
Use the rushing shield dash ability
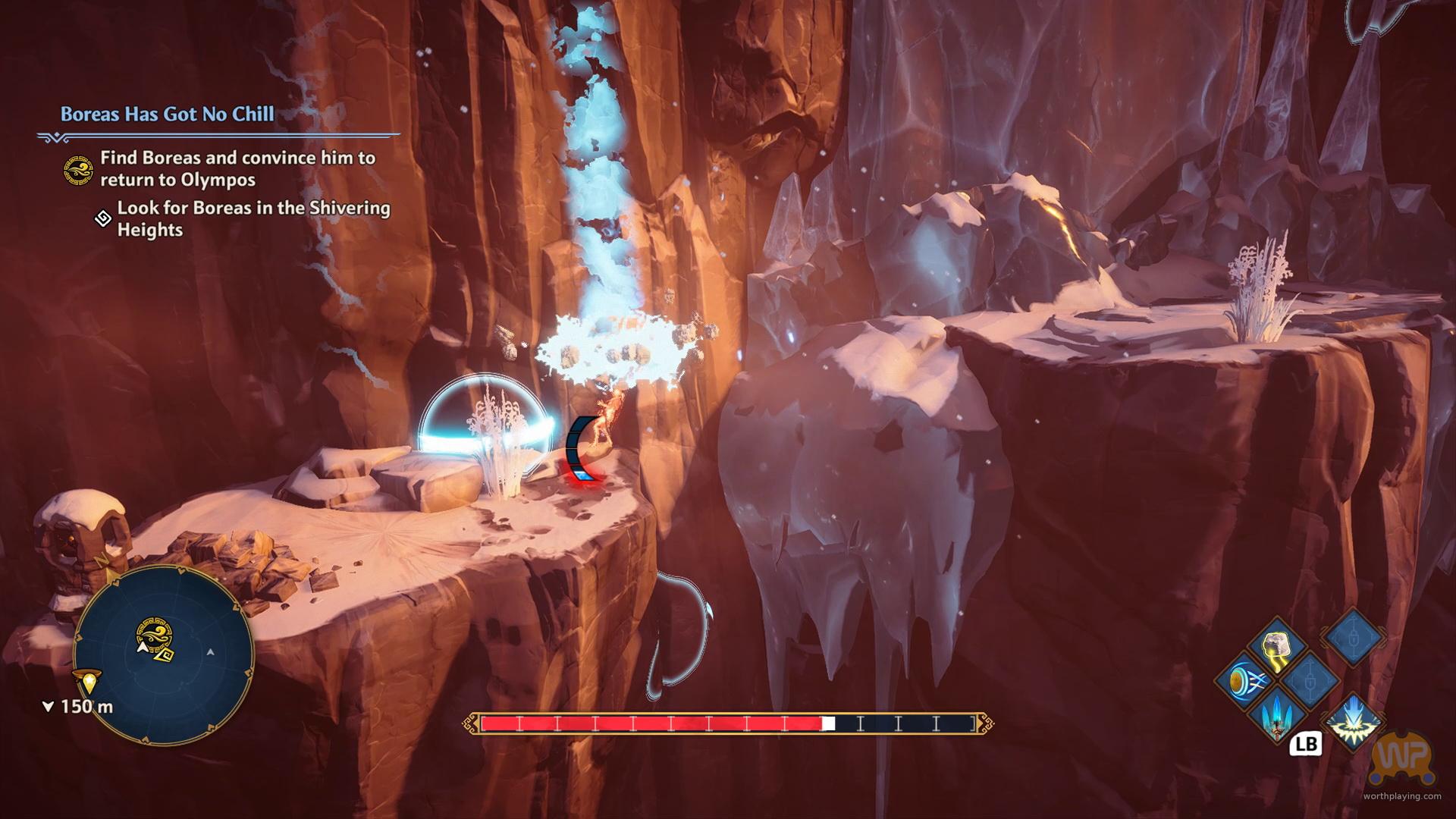[x=1244, y=681]
